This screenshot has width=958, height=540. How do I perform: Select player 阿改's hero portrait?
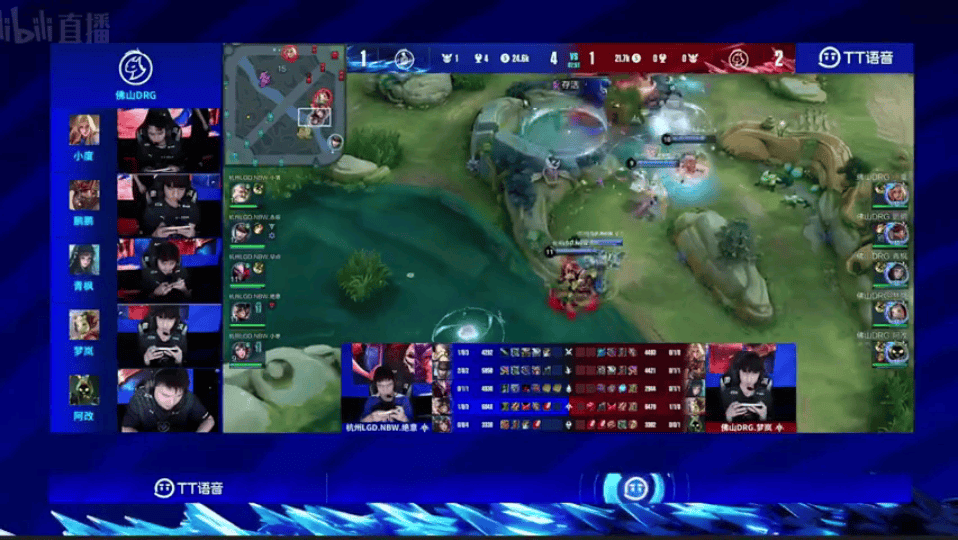coord(84,390)
